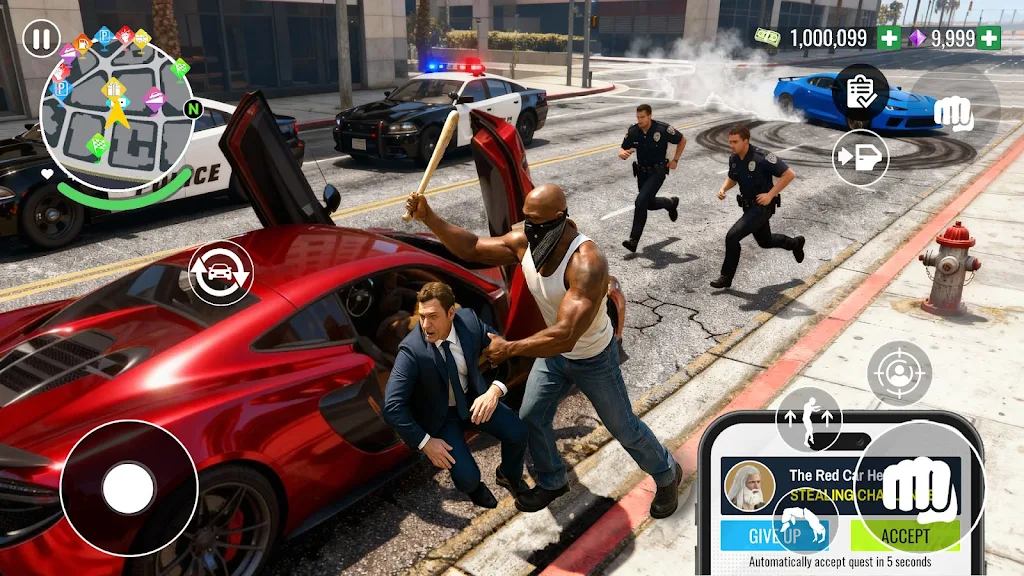Open the quest checklist clipboard icon

point(860,92)
